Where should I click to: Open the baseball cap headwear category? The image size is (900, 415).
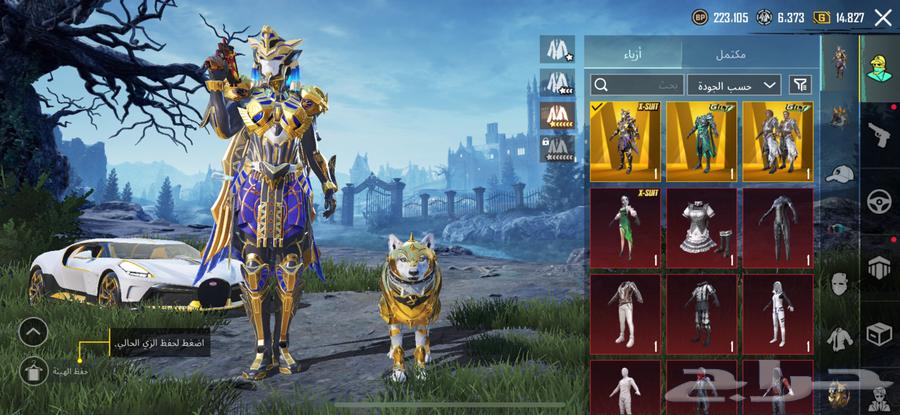click(839, 172)
